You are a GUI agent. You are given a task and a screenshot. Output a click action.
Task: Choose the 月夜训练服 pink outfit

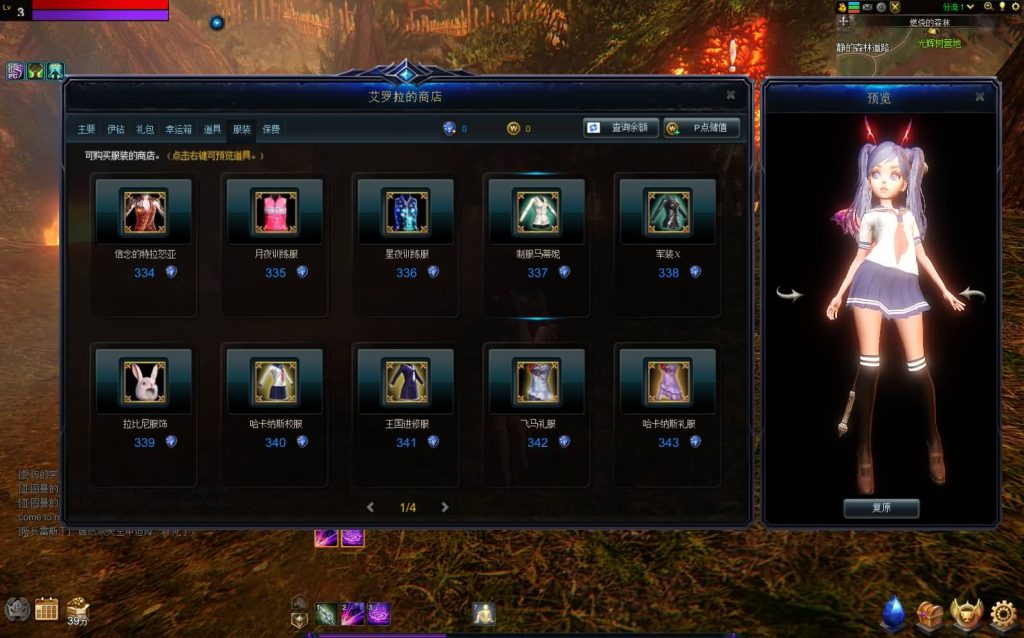275,211
